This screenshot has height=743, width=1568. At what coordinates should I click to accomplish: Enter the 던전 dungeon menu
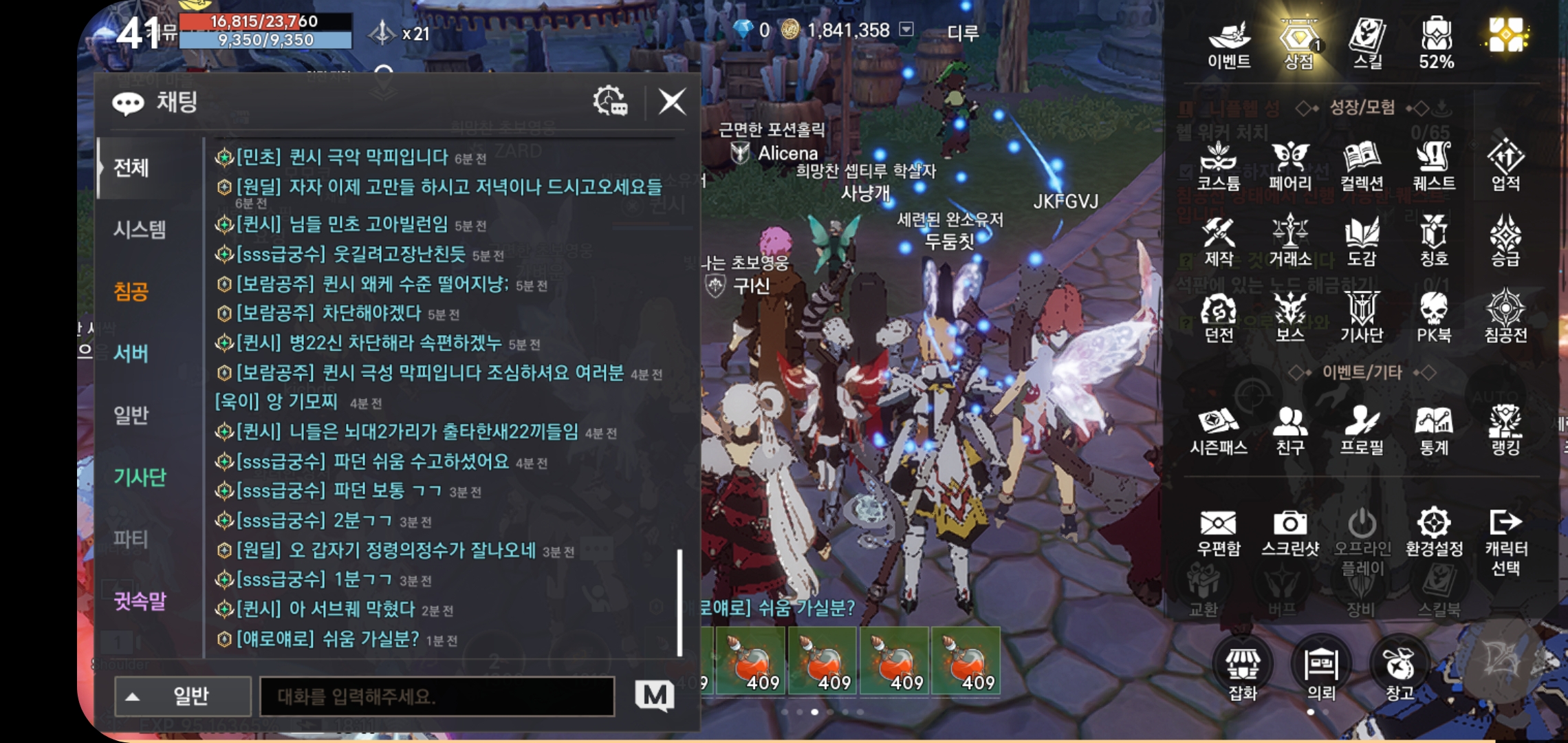click(x=1219, y=318)
